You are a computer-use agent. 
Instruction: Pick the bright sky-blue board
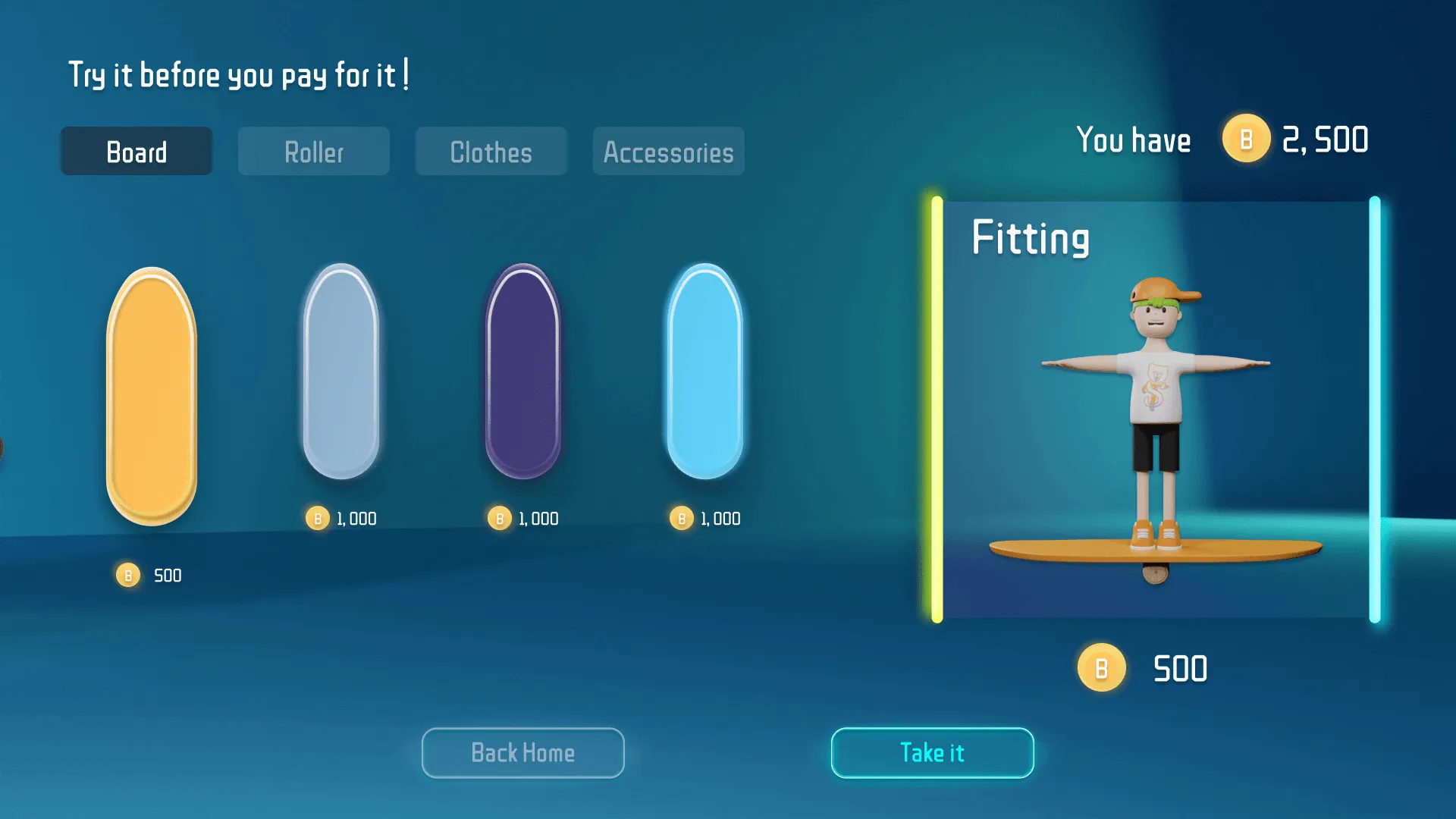point(705,372)
